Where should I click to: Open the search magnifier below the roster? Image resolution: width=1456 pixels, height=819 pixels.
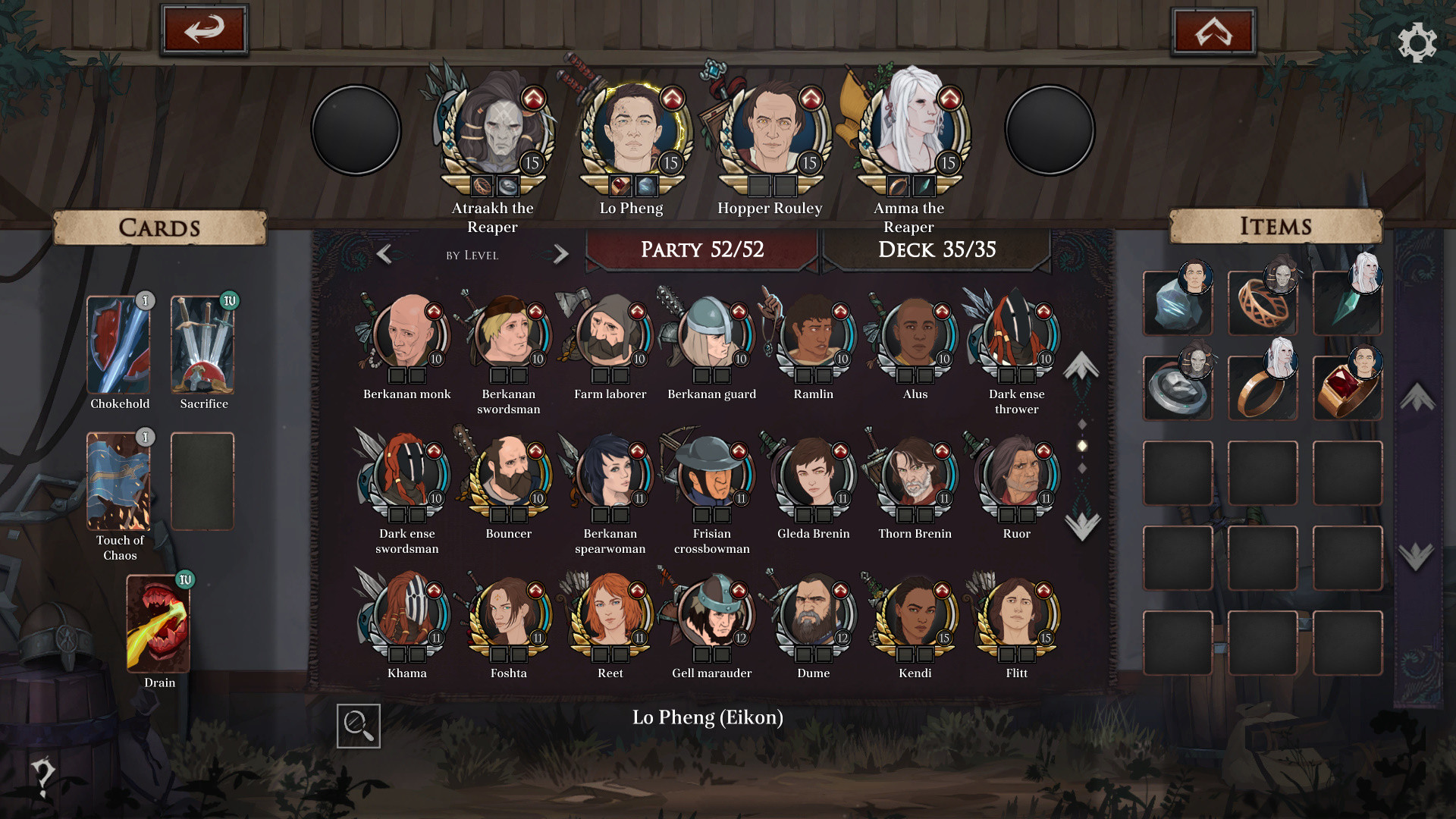(358, 726)
